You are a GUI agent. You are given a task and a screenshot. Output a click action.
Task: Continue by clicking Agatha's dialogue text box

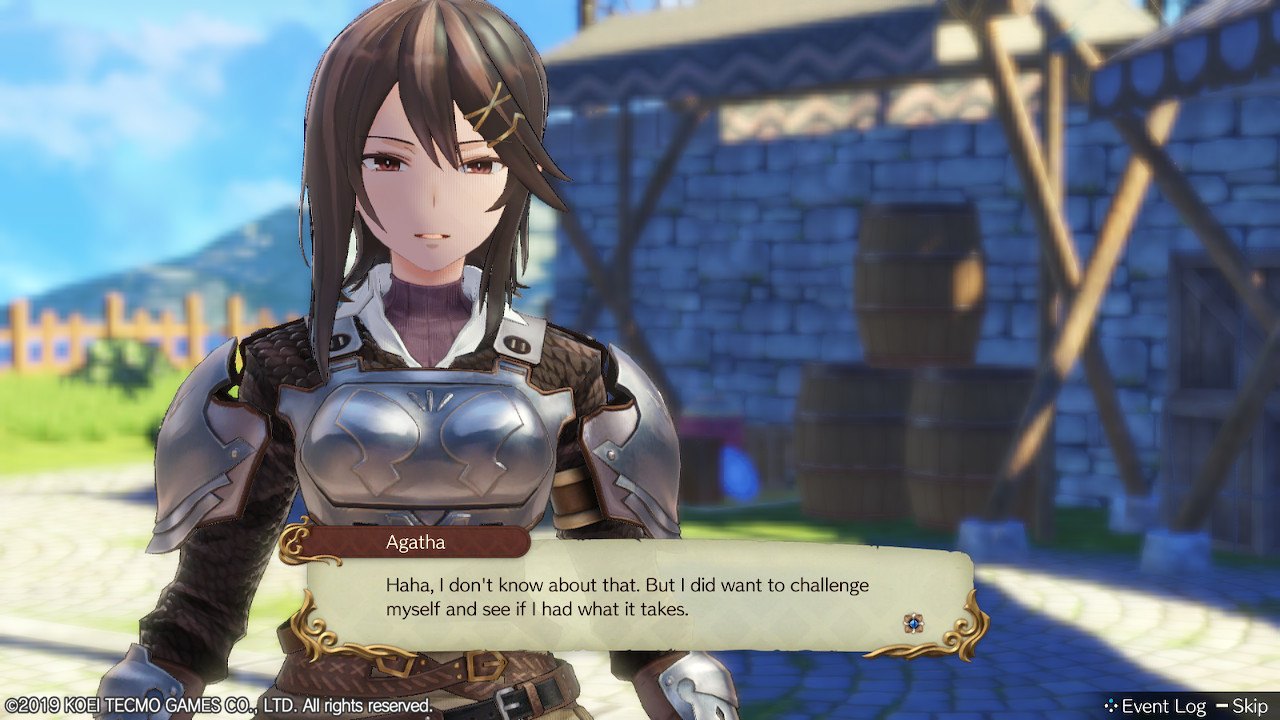coord(640,597)
